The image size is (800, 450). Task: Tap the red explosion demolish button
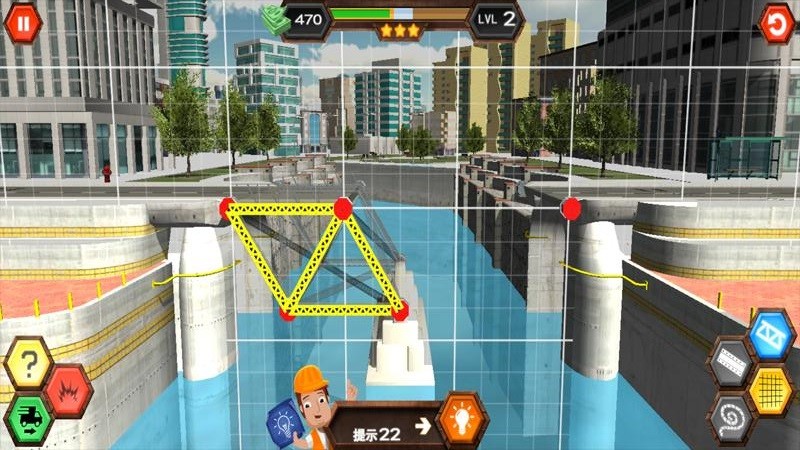point(68,387)
